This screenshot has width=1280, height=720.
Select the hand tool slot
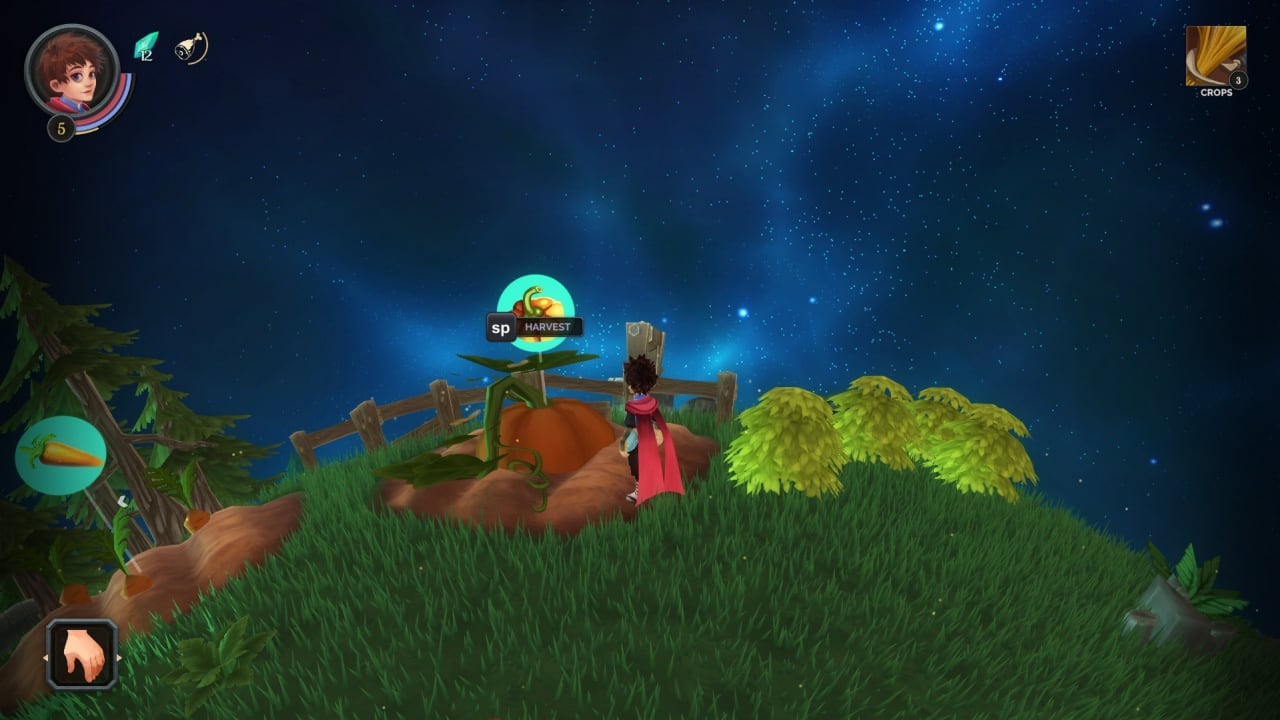(82, 656)
